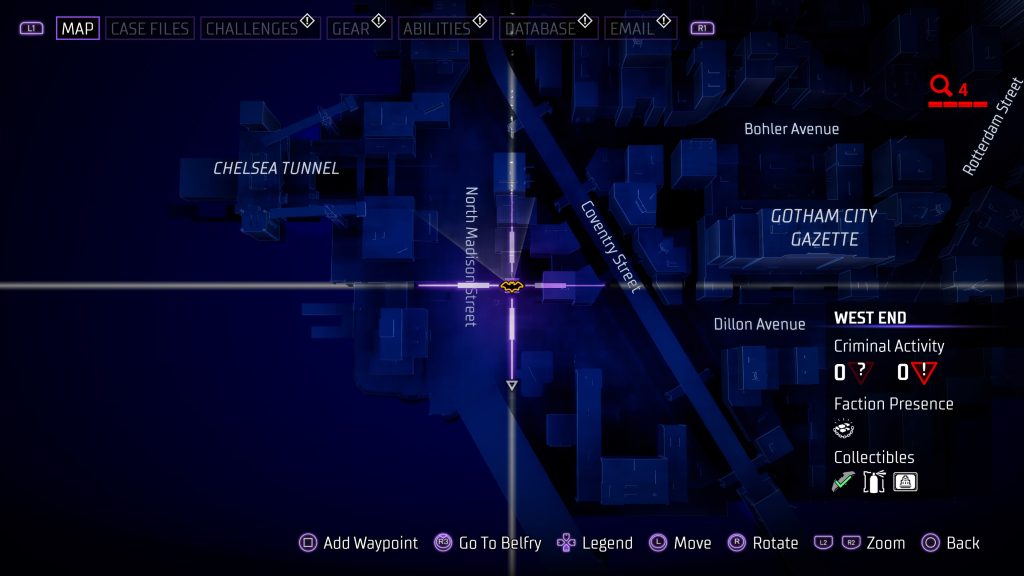Open the Database tab

pos(540,29)
